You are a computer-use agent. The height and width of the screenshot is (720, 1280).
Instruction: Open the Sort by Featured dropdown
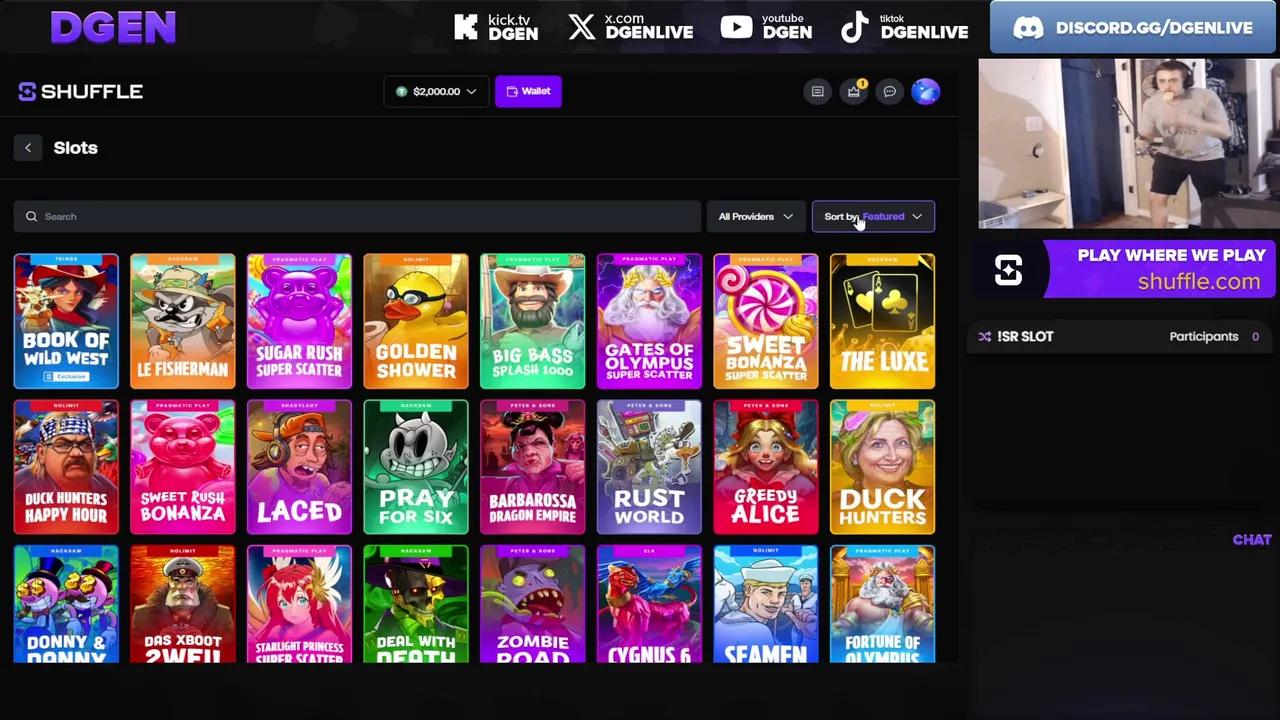click(x=872, y=216)
